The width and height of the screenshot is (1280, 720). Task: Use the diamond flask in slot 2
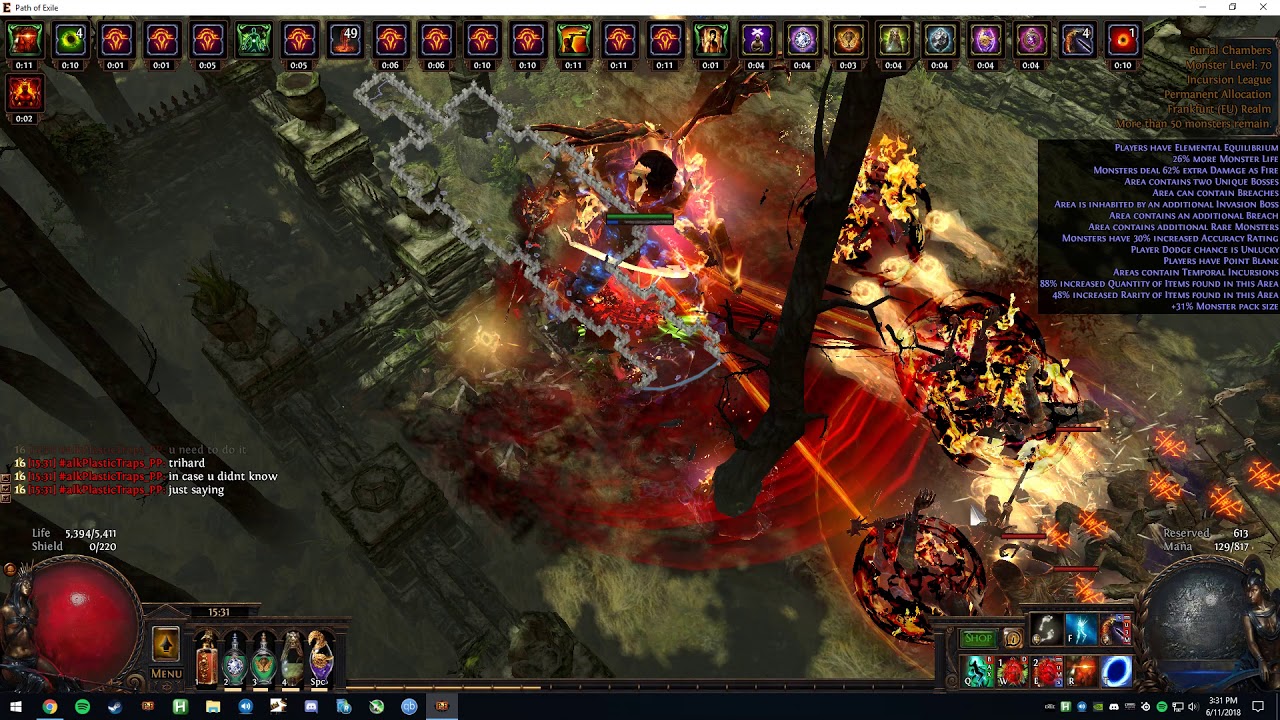coord(235,658)
